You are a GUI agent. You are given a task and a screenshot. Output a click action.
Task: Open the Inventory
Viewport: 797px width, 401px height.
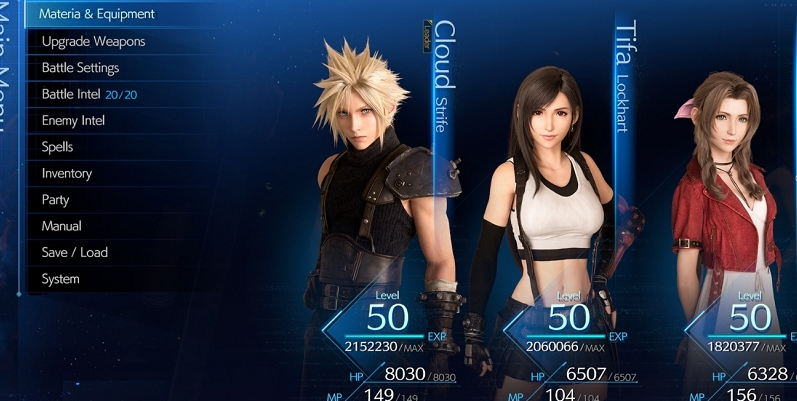point(66,173)
